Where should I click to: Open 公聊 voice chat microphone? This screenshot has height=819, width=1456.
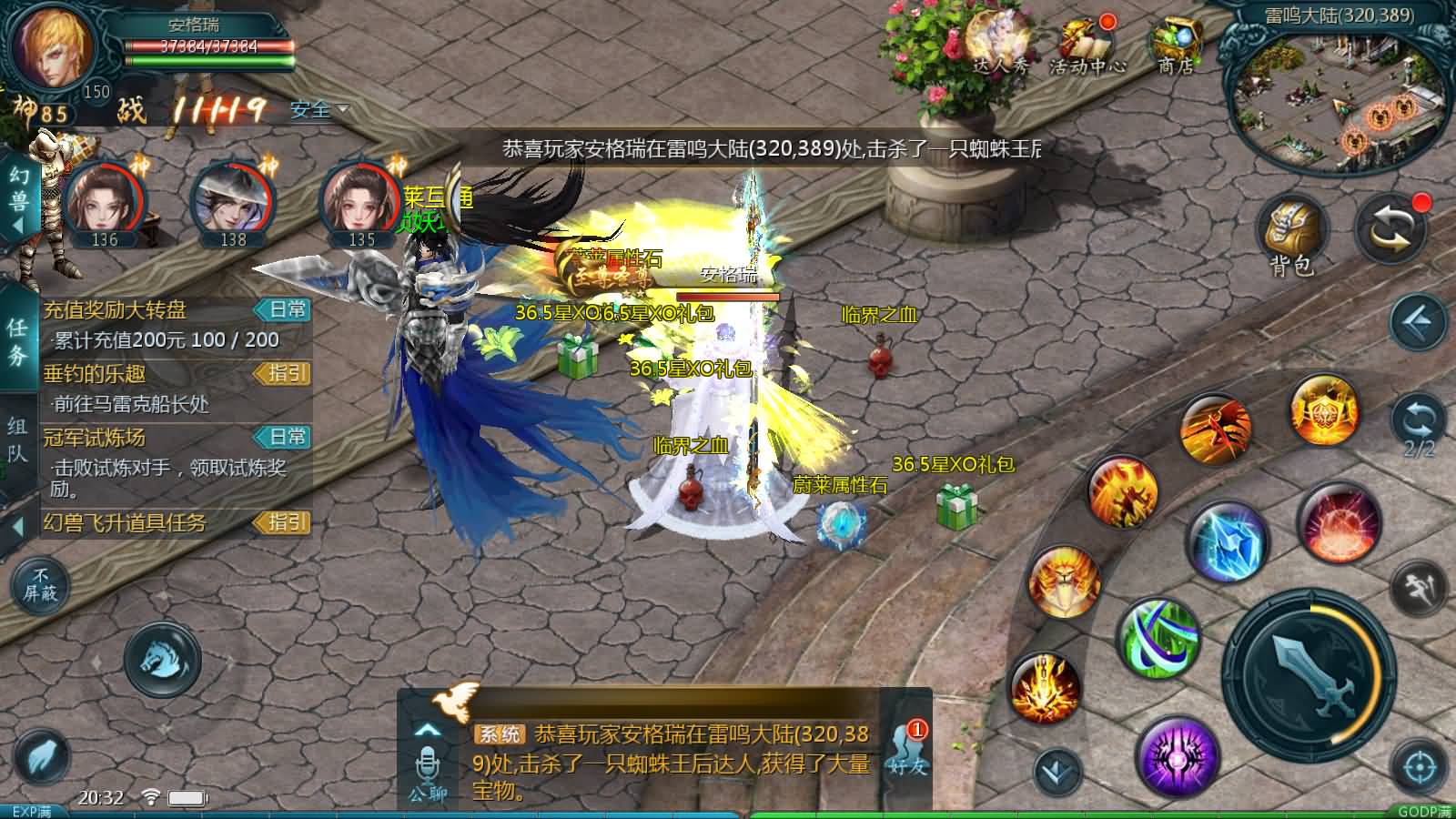point(426,764)
